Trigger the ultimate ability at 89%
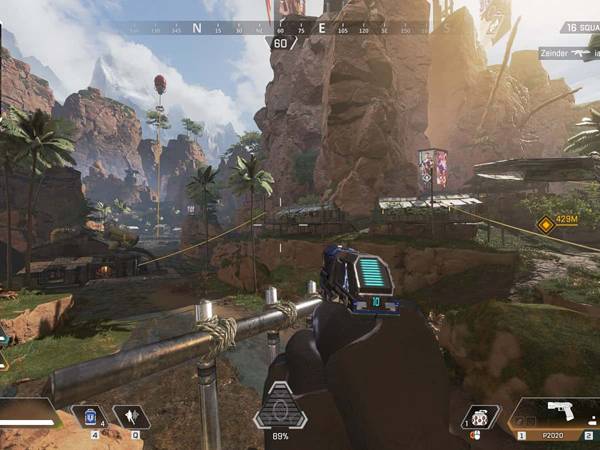This screenshot has height=450, width=600. pos(280,408)
